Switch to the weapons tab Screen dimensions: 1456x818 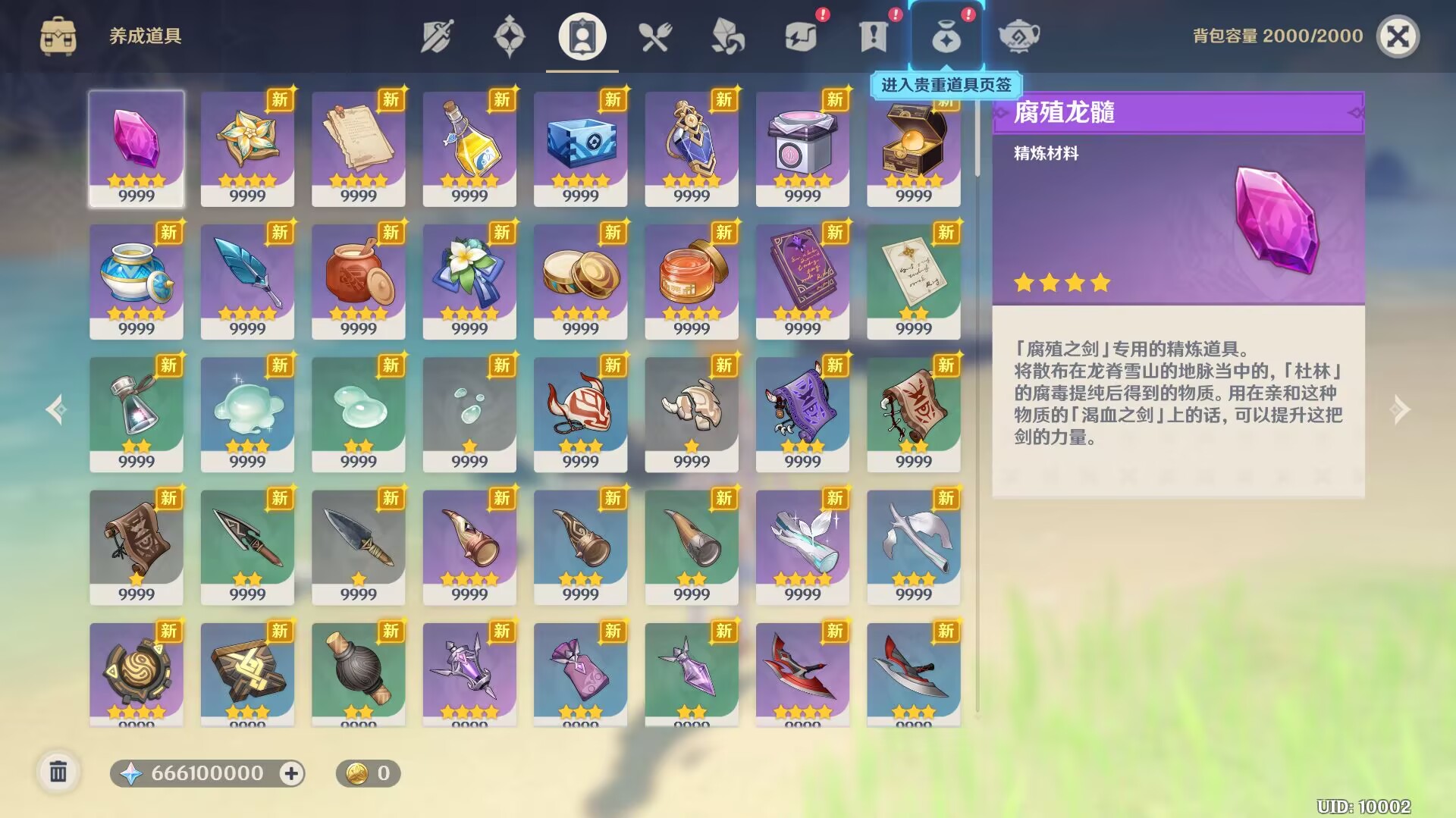click(x=437, y=36)
